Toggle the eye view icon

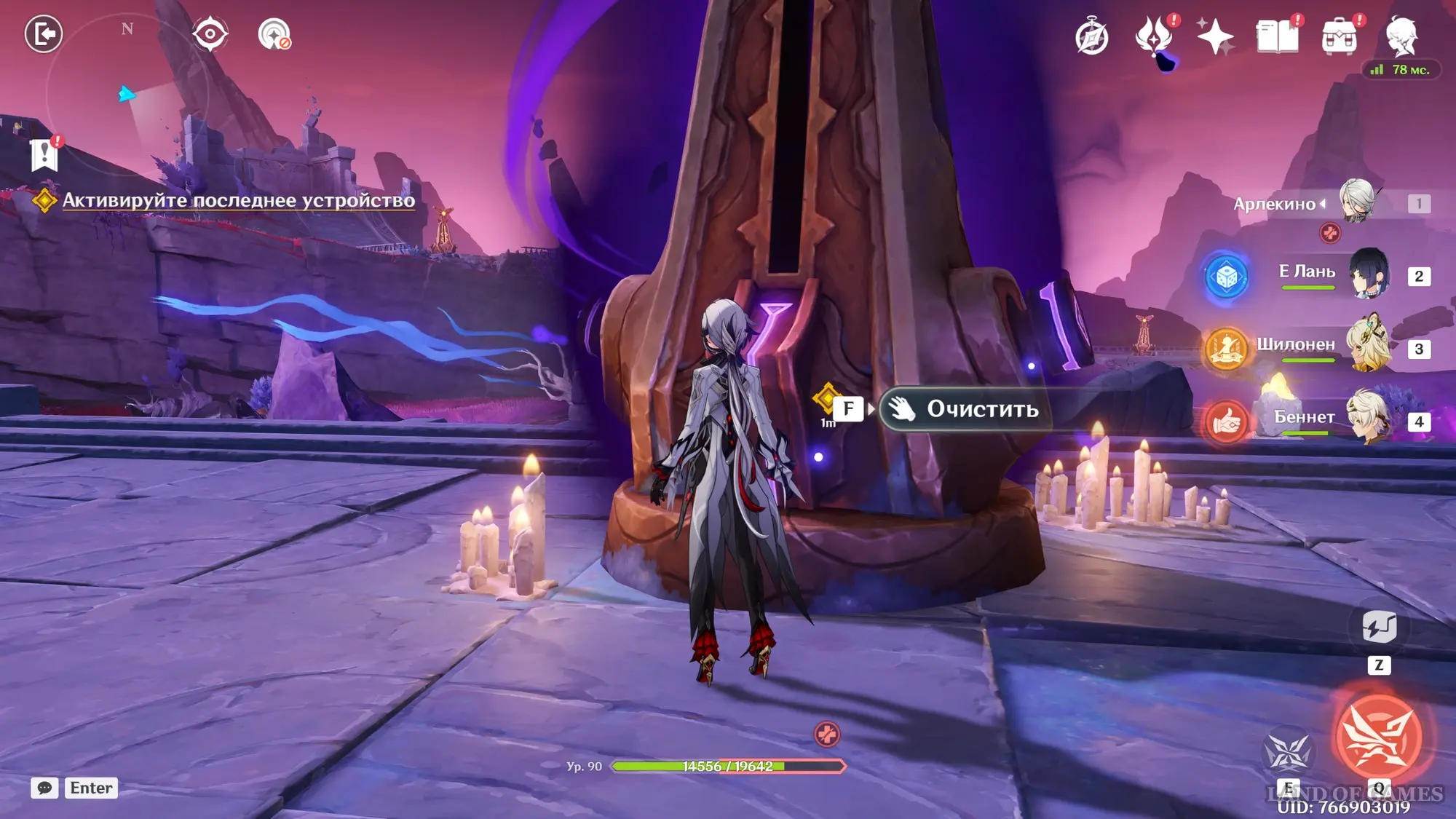tap(210, 34)
